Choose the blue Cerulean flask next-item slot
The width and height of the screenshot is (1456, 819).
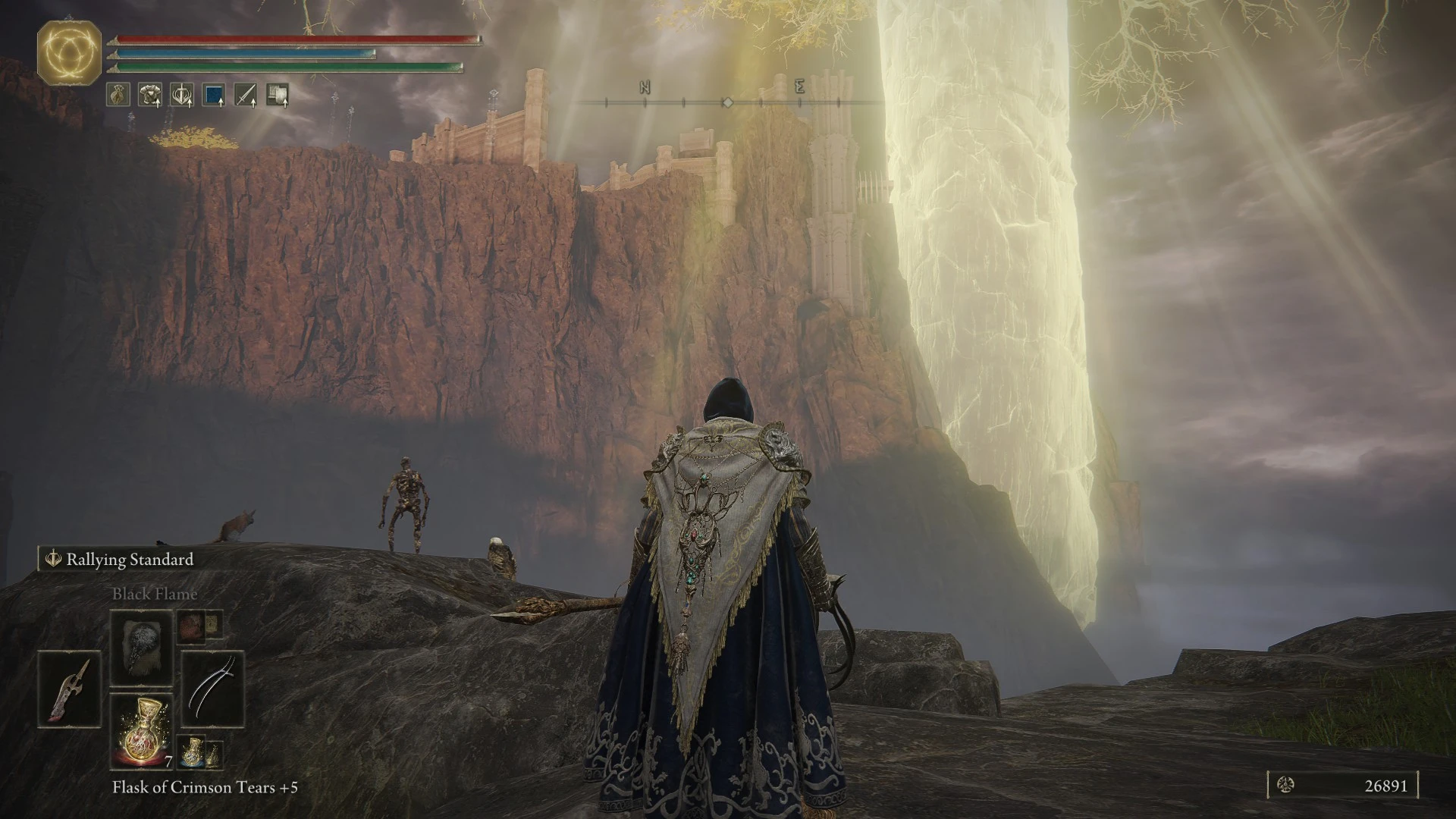pyautogui.click(x=193, y=752)
